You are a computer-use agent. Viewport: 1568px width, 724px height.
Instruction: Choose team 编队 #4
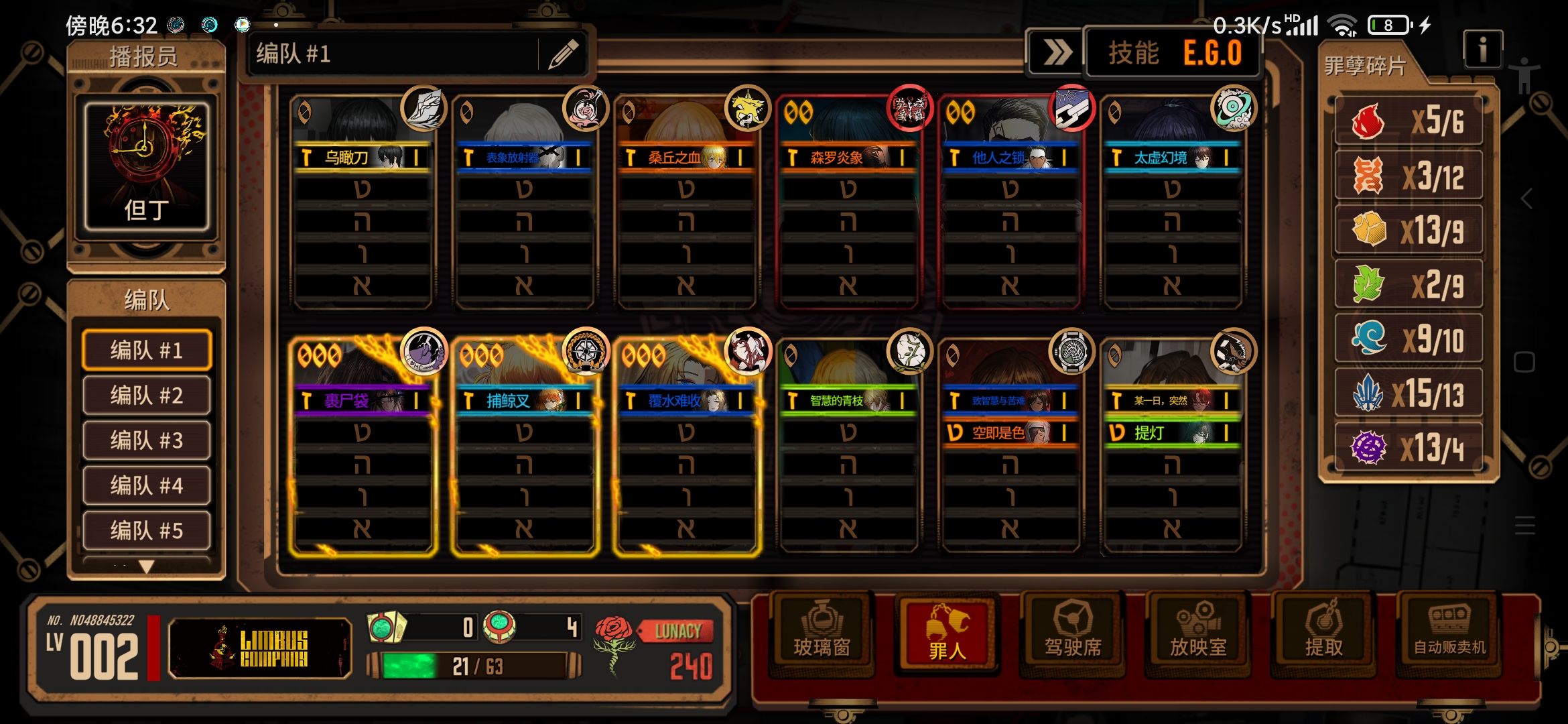146,485
